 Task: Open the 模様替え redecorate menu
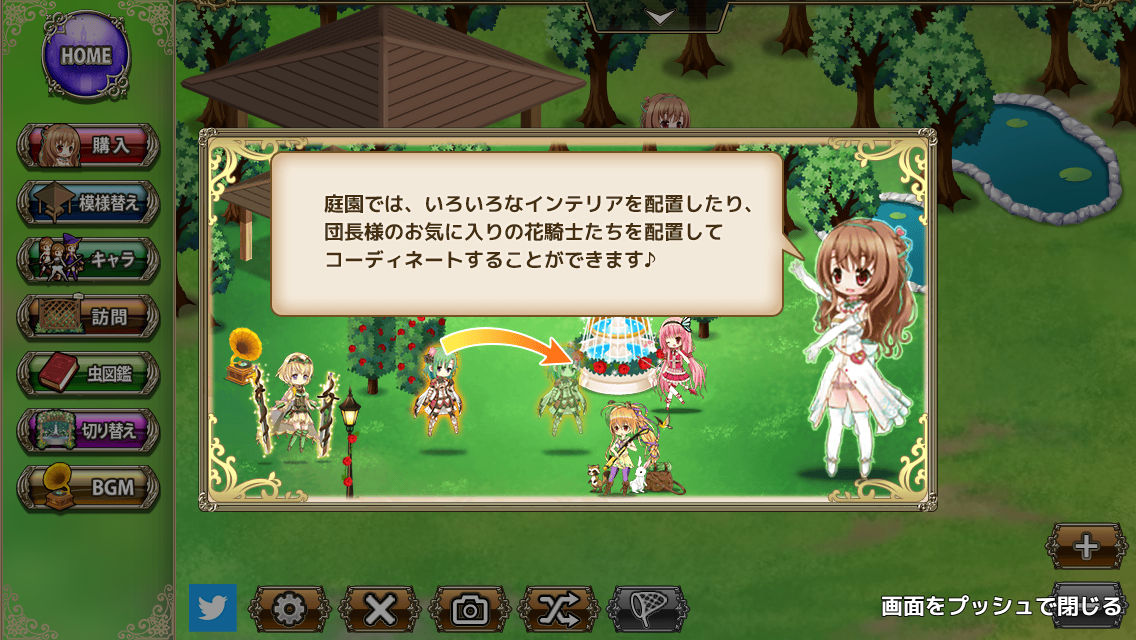pos(88,203)
